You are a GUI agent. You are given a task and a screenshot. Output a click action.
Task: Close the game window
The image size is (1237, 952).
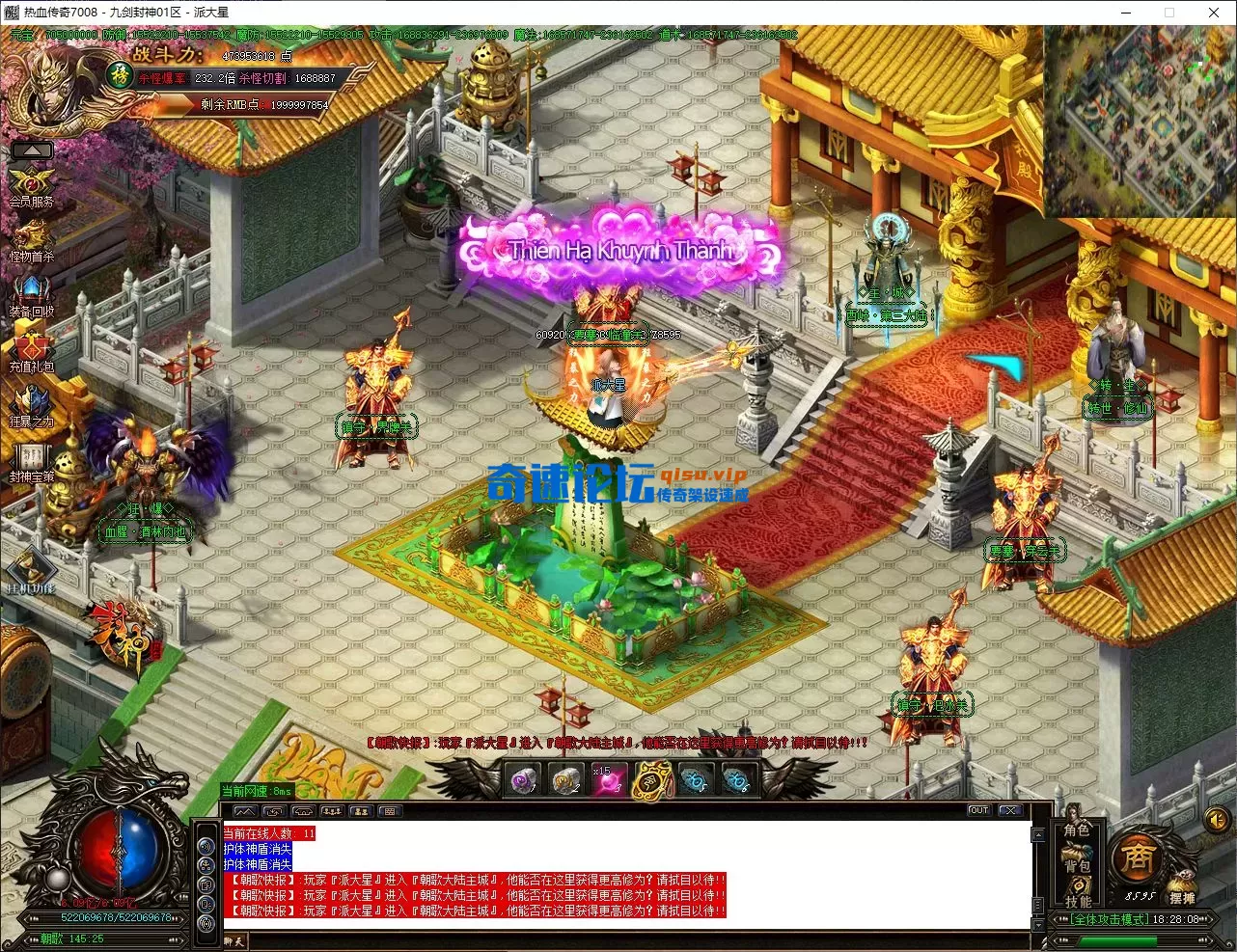pyautogui.click(x=1215, y=13)
